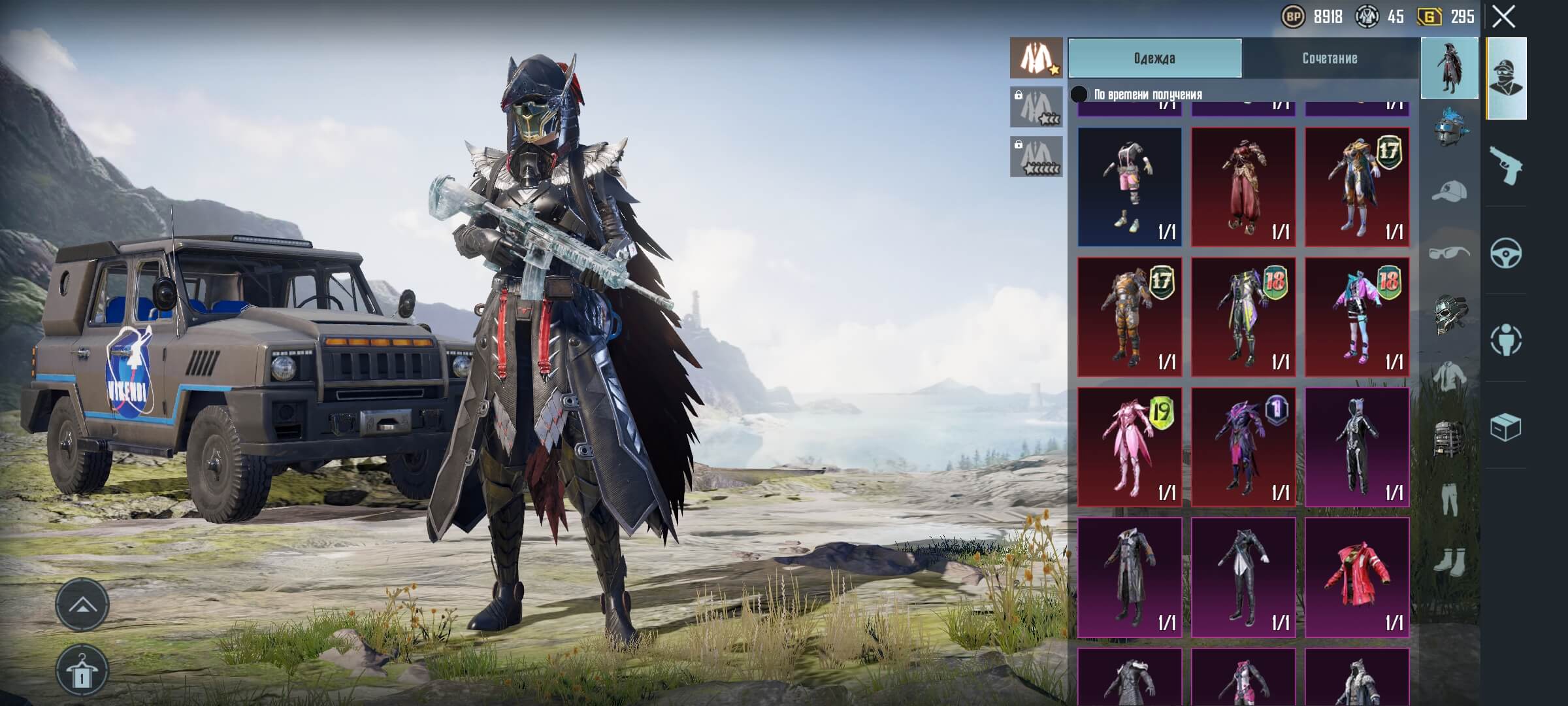Viewport: 1568px width, 706px height.
Task: Choose the black skeleton suit tile
Action: click(1357, 447)
